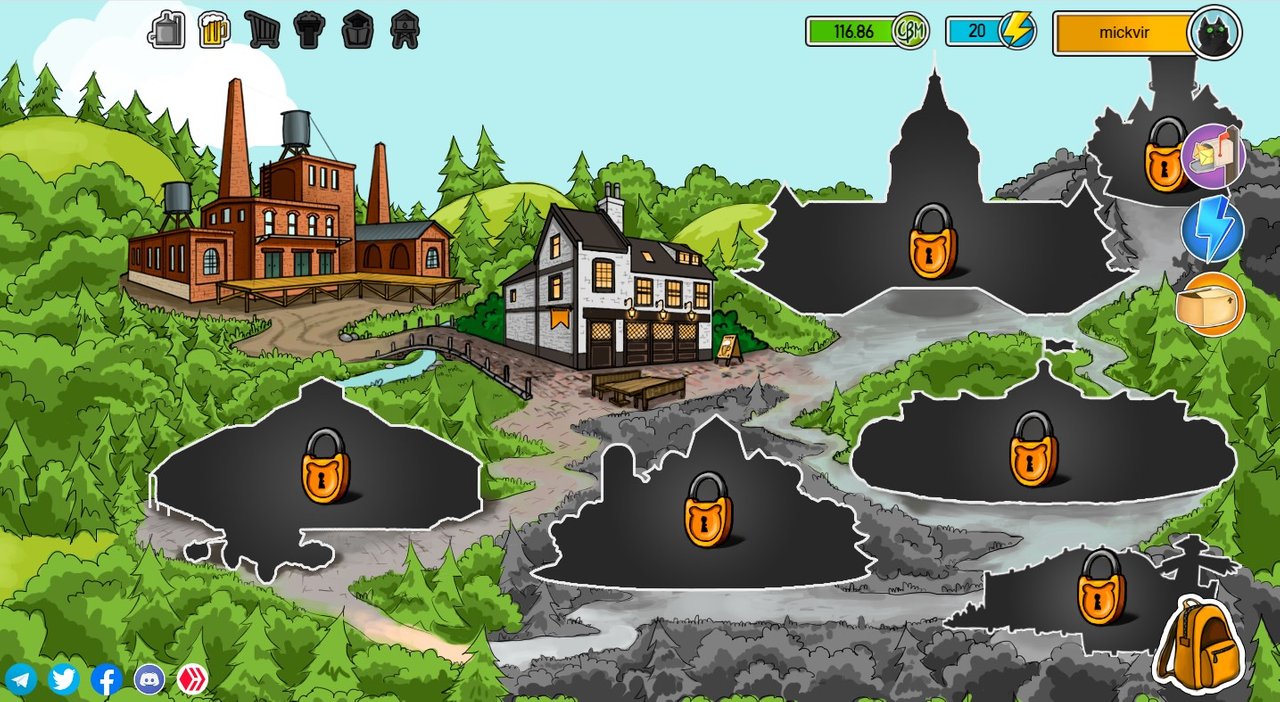This screenshot has width=1280, height=702.
Task: Activate the blue lightning bolt button
Action: click(1212, 230)
